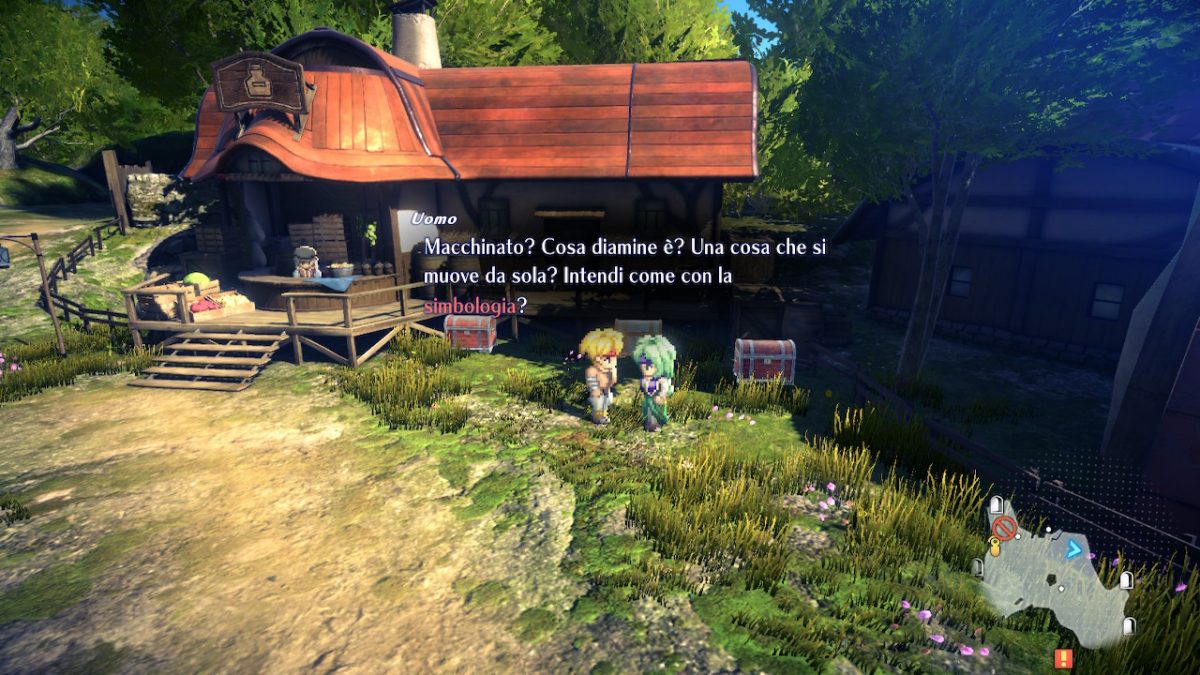The width and height of the screenshot is (1200, 675).
Task: Select the yellow figure marker on minimap
Action: [x=995, y=546]
